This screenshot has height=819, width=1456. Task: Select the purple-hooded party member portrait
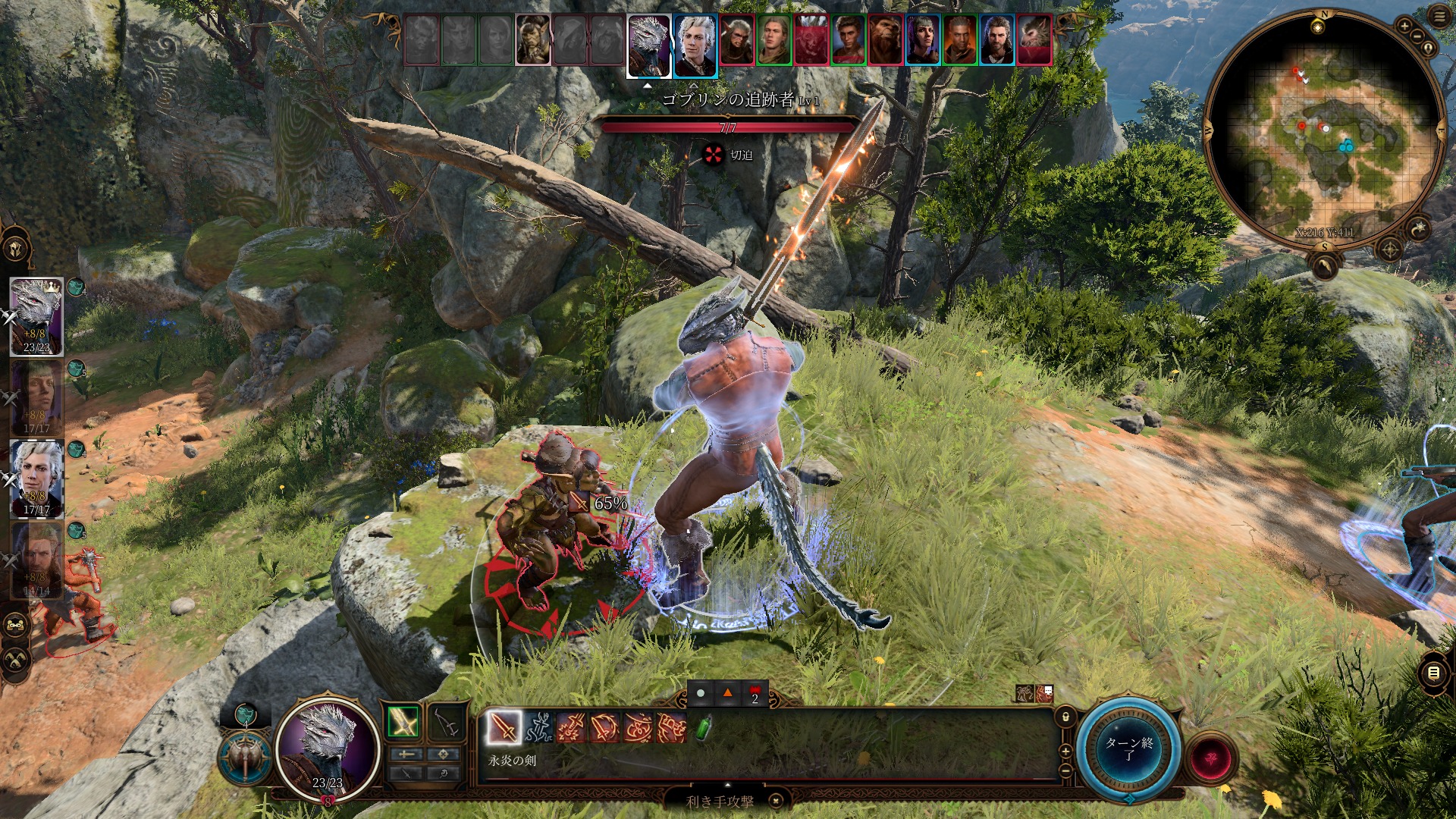[x=36, y=397]
